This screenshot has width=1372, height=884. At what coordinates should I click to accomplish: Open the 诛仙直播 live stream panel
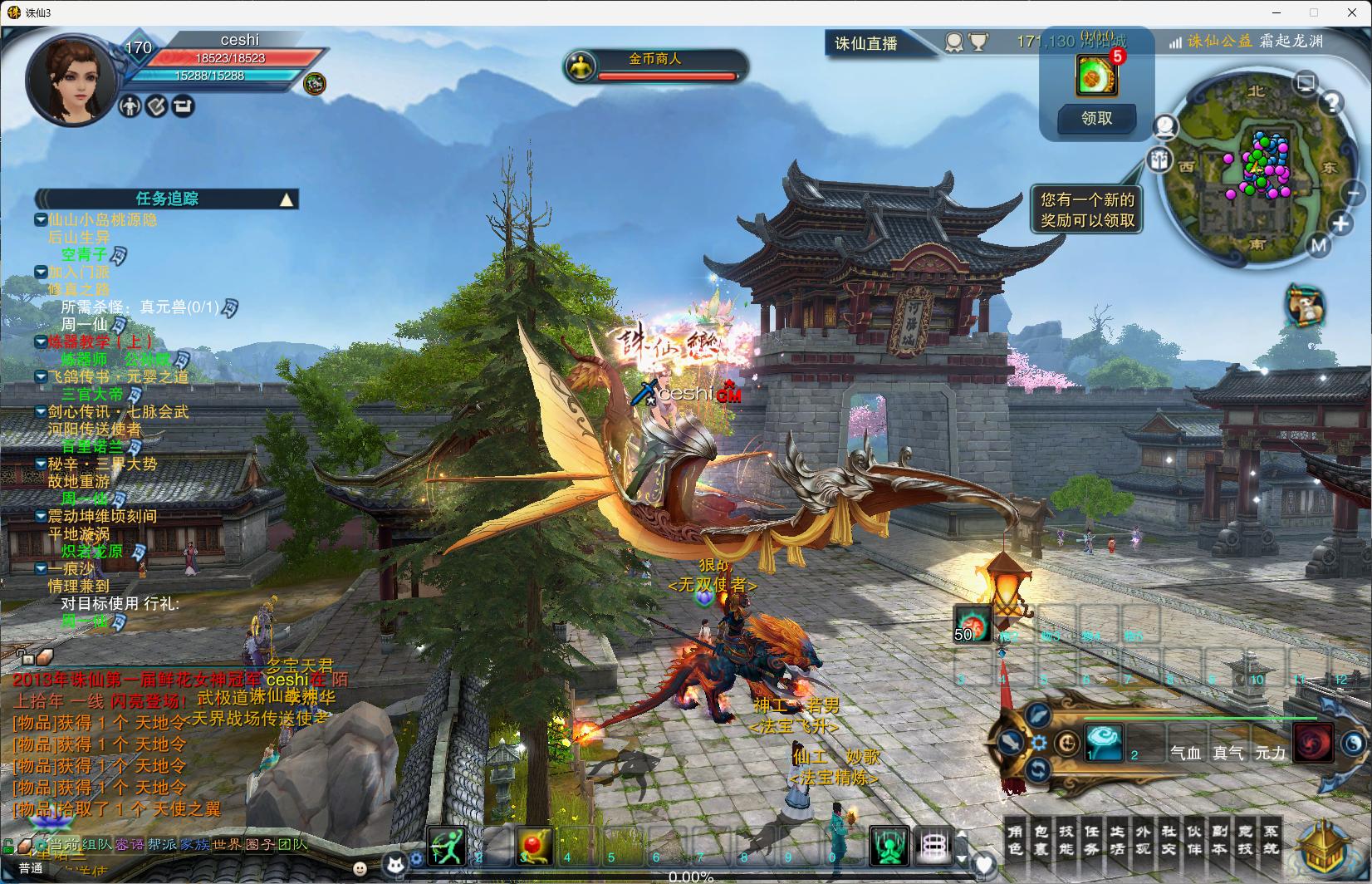click(866, 43)
